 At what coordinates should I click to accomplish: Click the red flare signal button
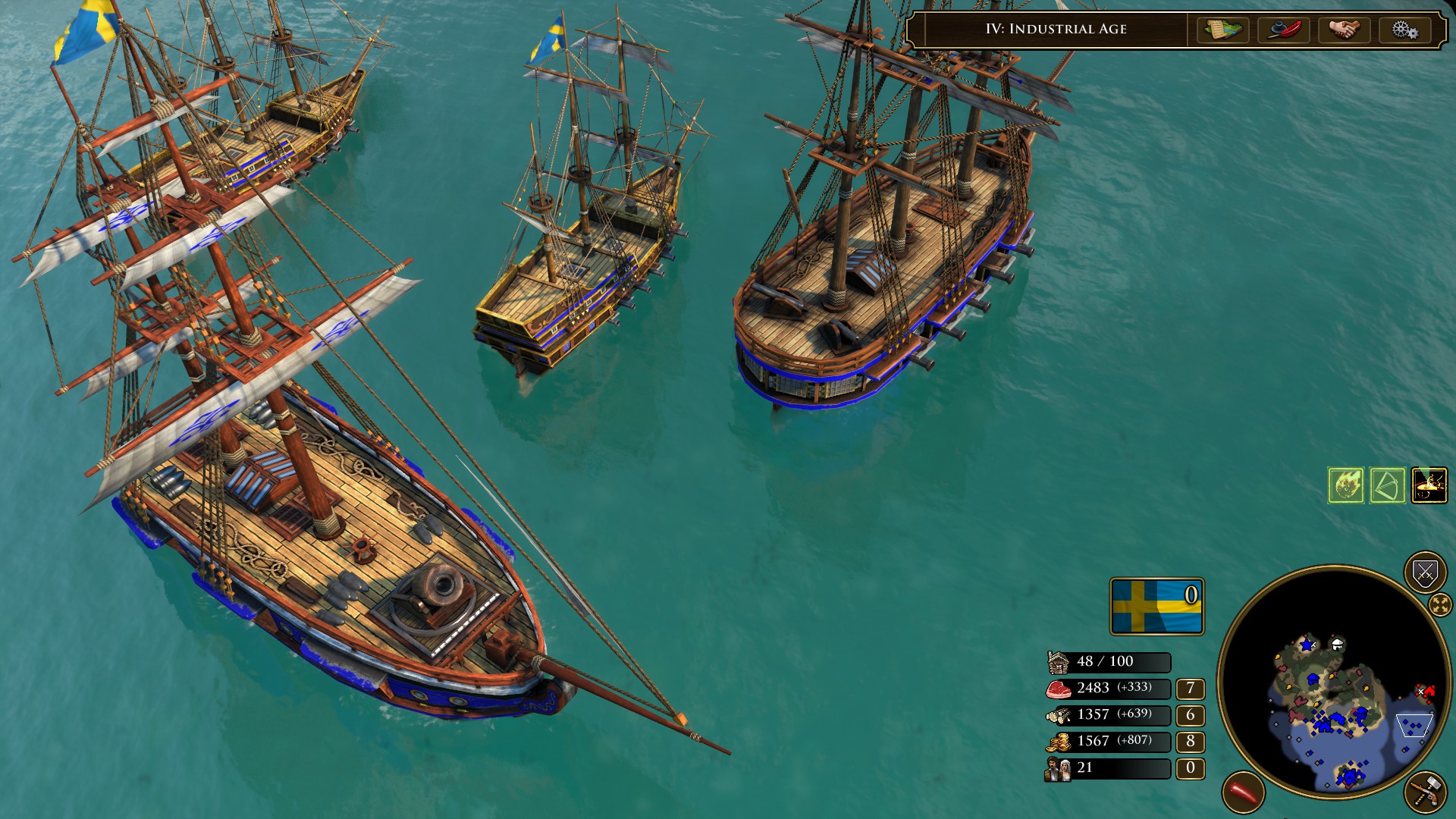tap(1244, 793)
